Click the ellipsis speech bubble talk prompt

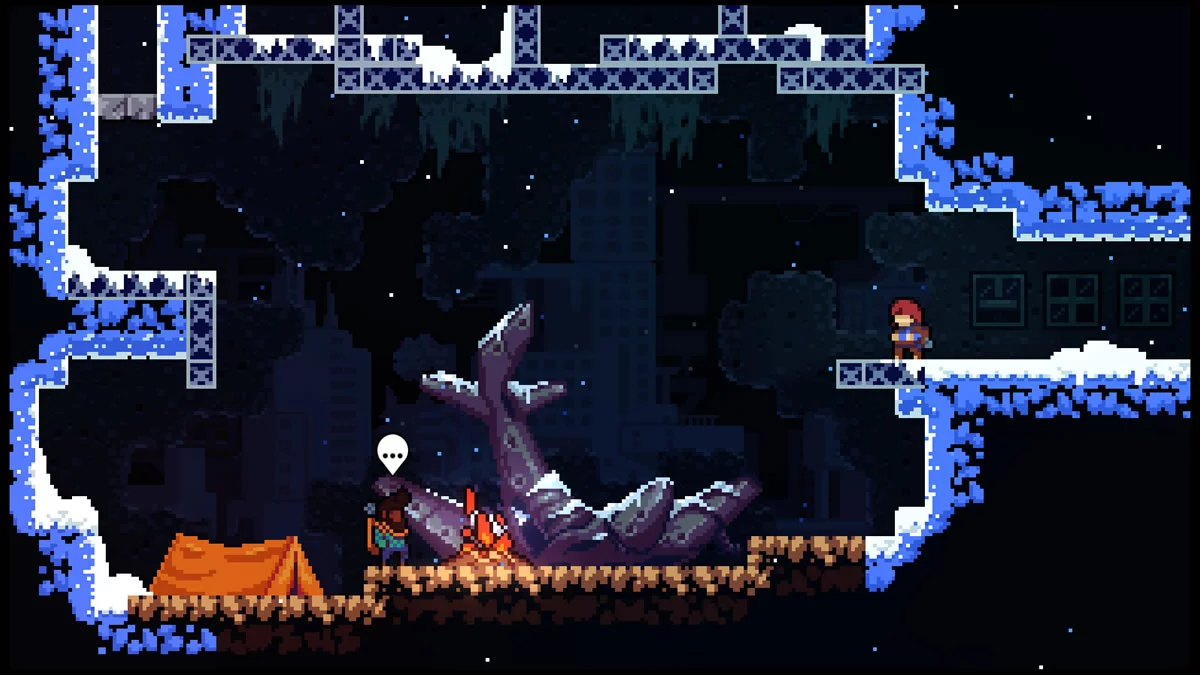[393, 454]
